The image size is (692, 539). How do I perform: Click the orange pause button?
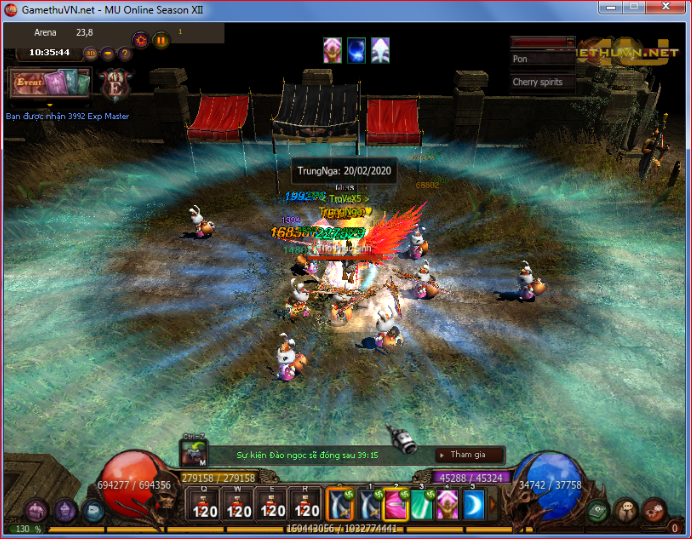click(x=161, y=41)
